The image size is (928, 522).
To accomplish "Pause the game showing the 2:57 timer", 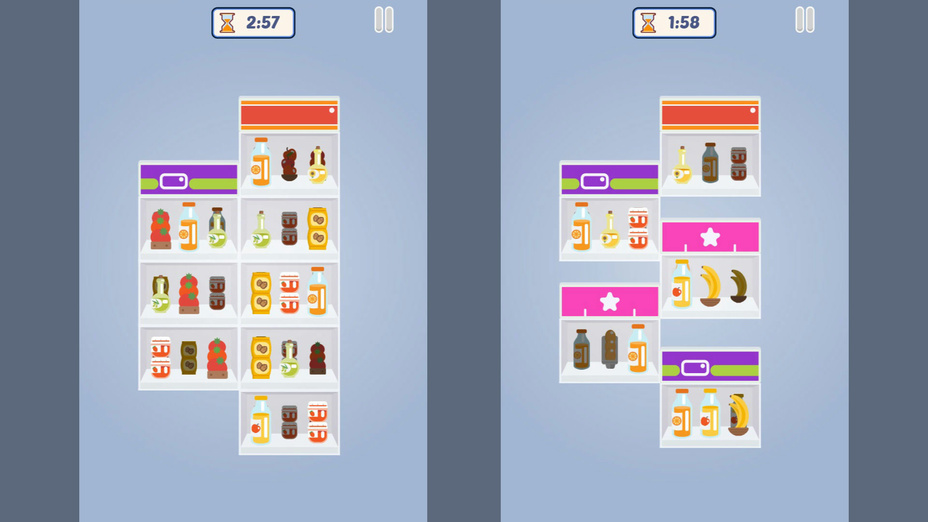I will [x=384, y=20].
